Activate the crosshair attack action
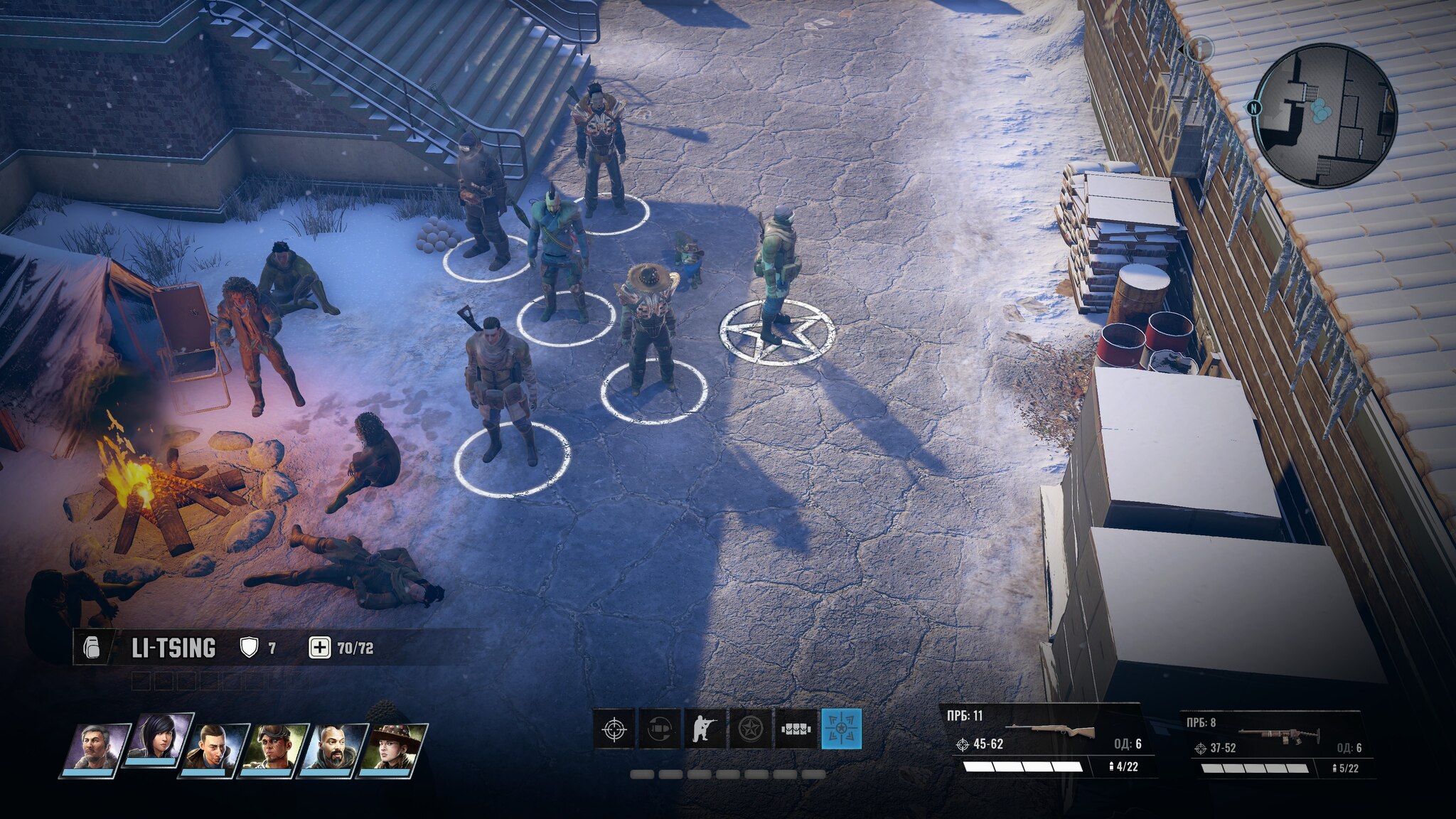This screenshot has width=1456, height=819. pyautogui.click(x=614, y=729)
